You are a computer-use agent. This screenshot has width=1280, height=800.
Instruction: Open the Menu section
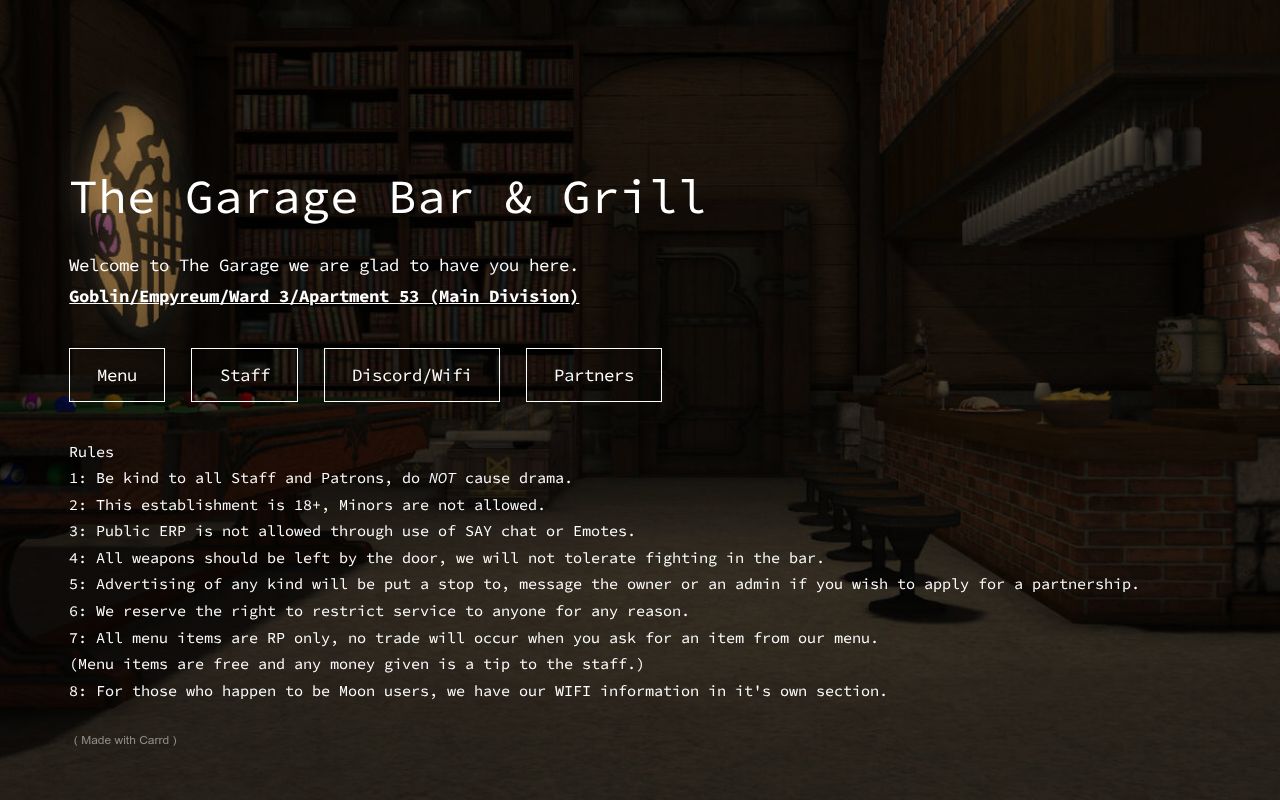116,375
